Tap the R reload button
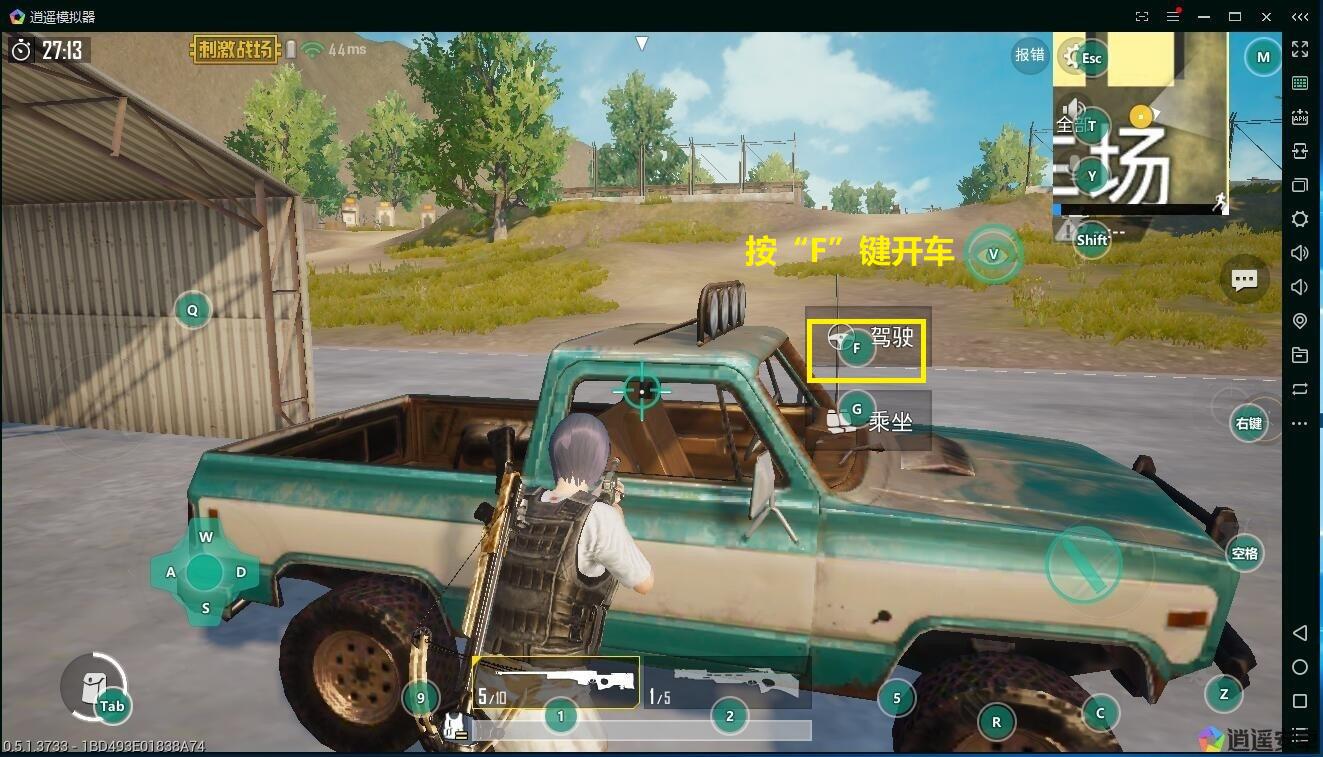This screenshot has width=1323, height=757. tap(996, 721)
